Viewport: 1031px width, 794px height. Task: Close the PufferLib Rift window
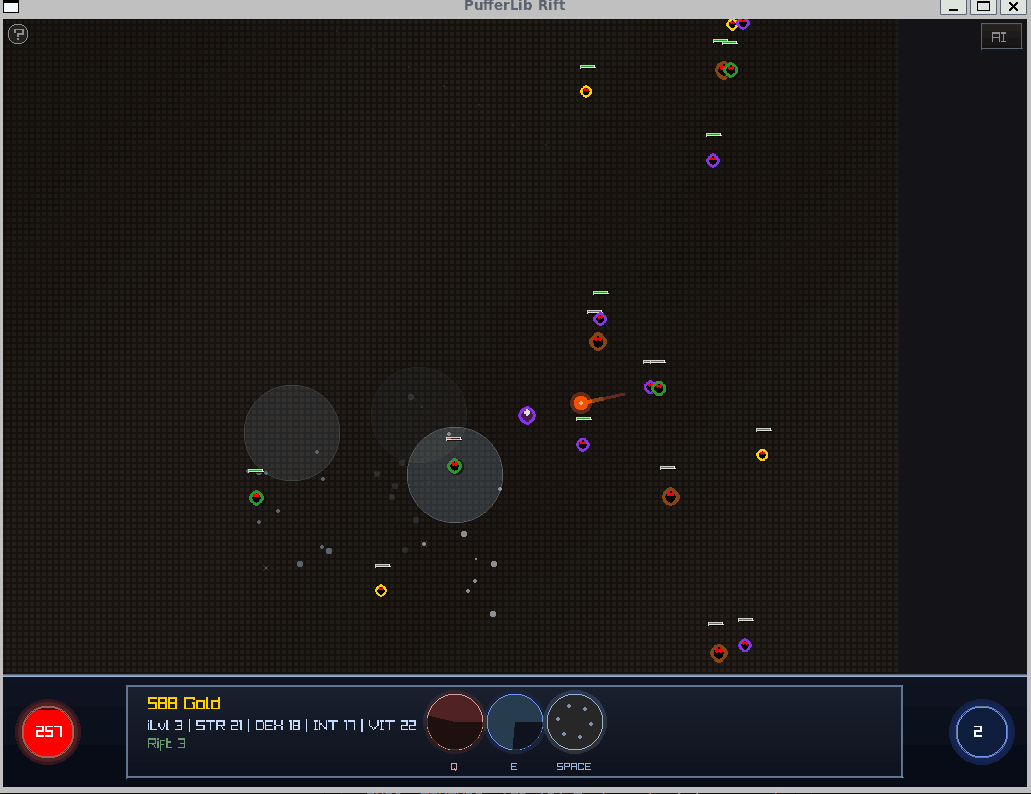click(1013, 7)
